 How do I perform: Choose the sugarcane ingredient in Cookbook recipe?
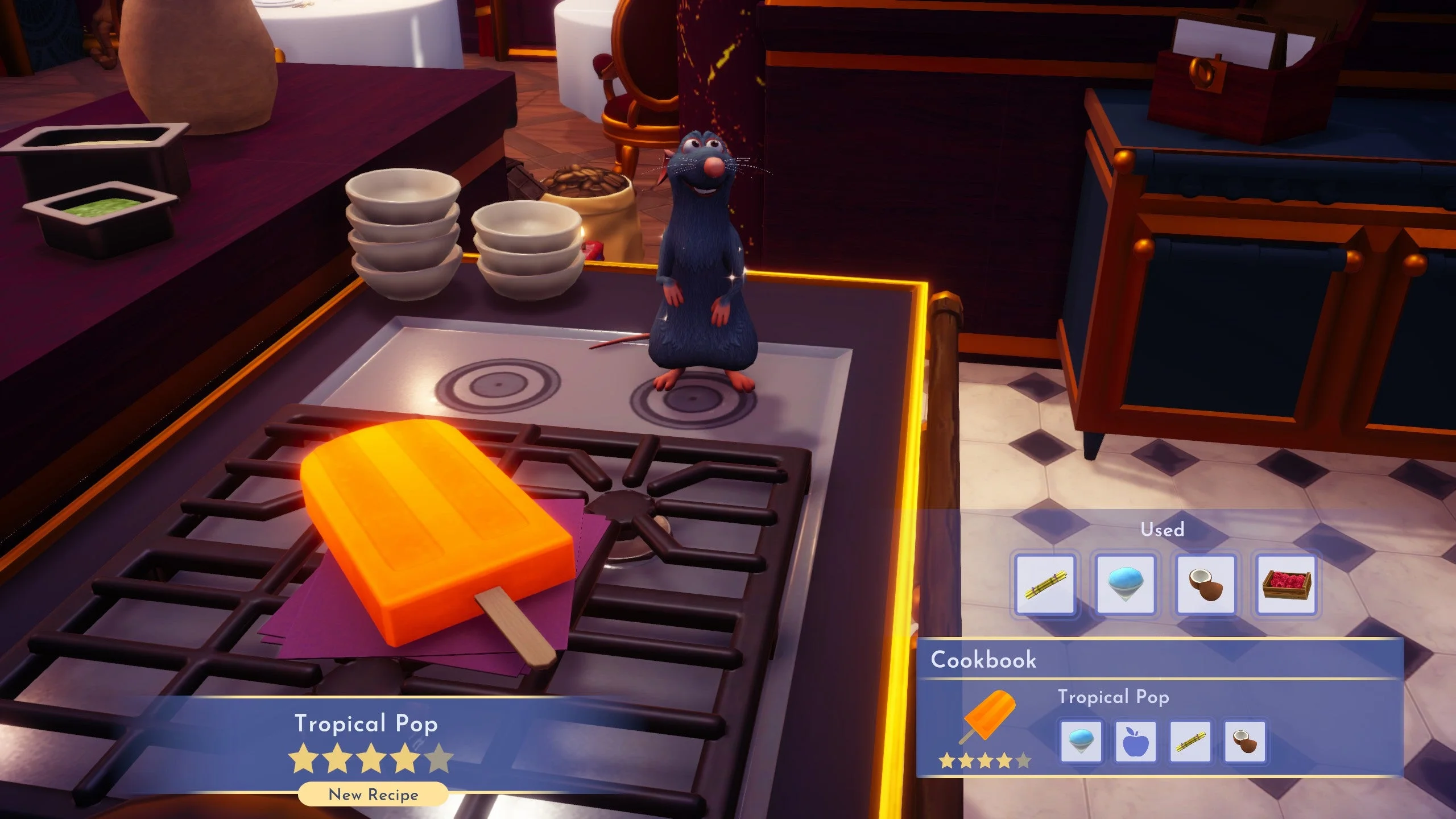1190,742
